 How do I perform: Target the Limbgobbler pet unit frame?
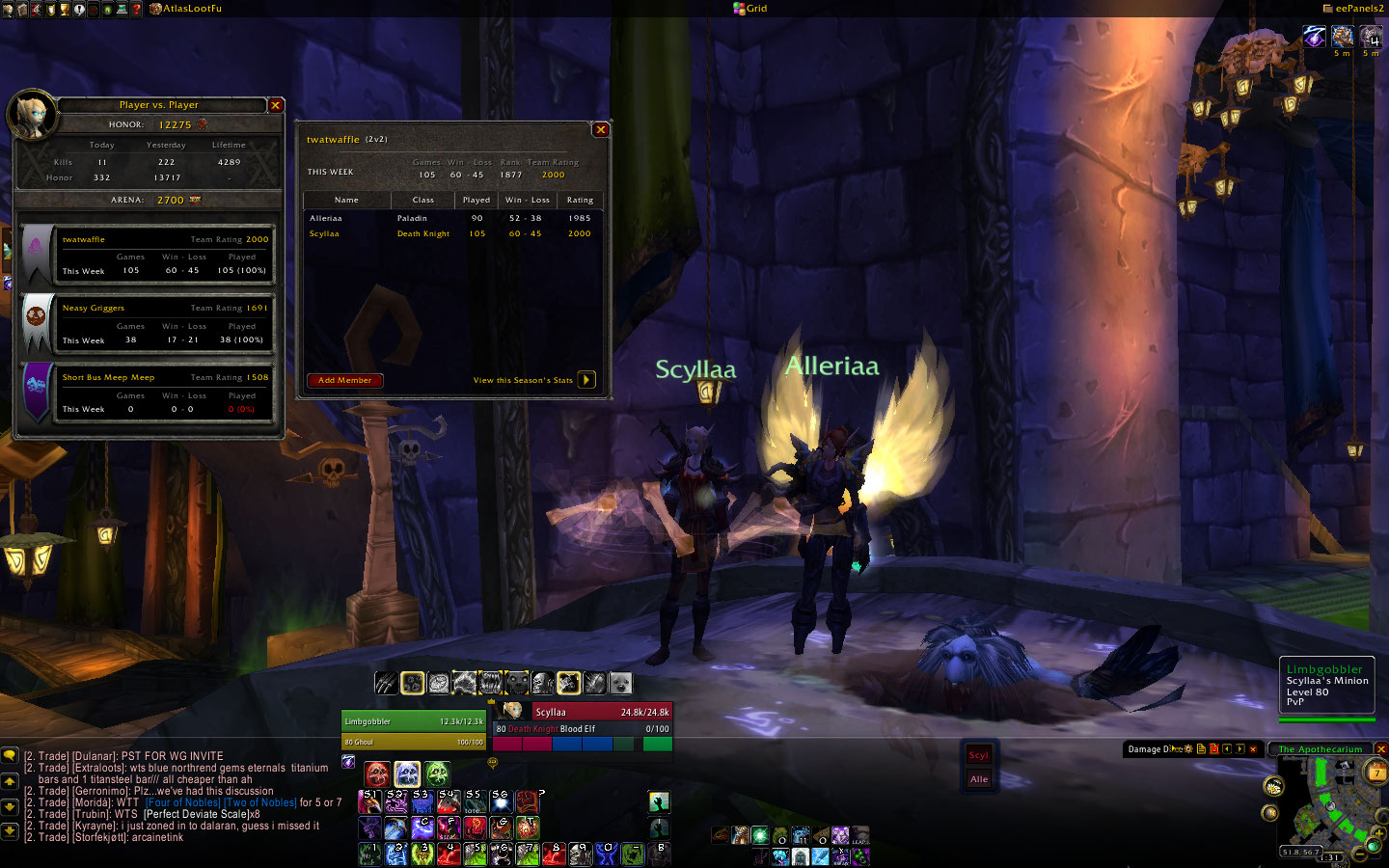414,721
